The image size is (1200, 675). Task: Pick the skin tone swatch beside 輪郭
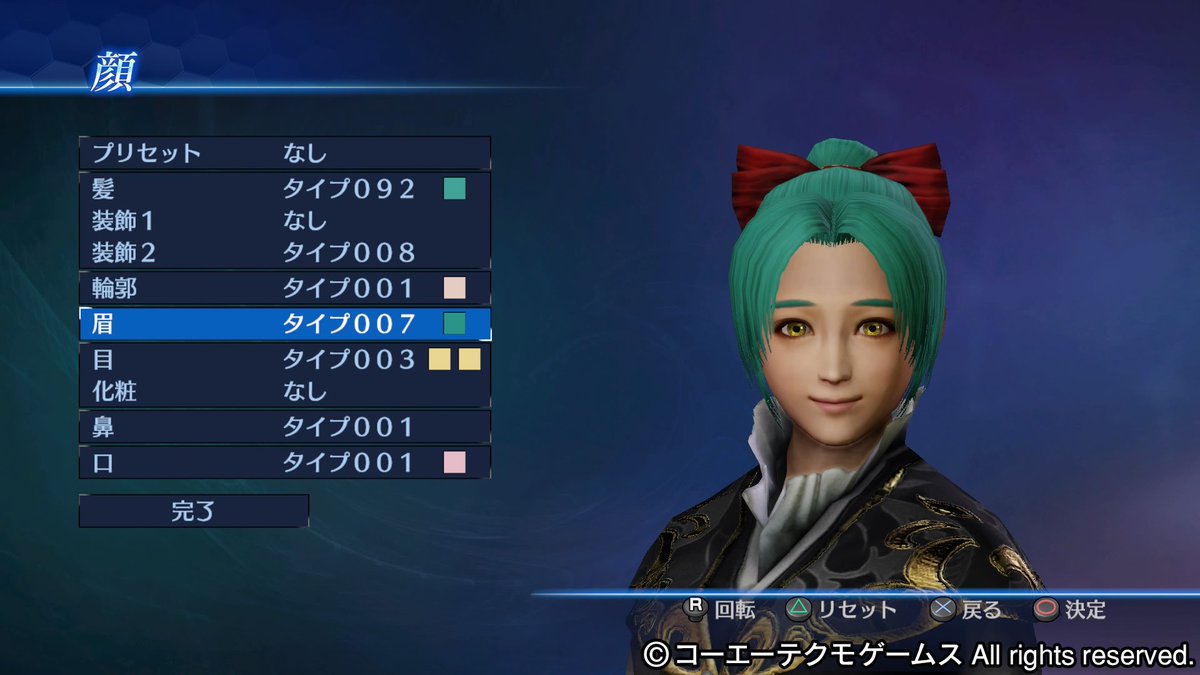pyautogui.click(x=455, y=289)
